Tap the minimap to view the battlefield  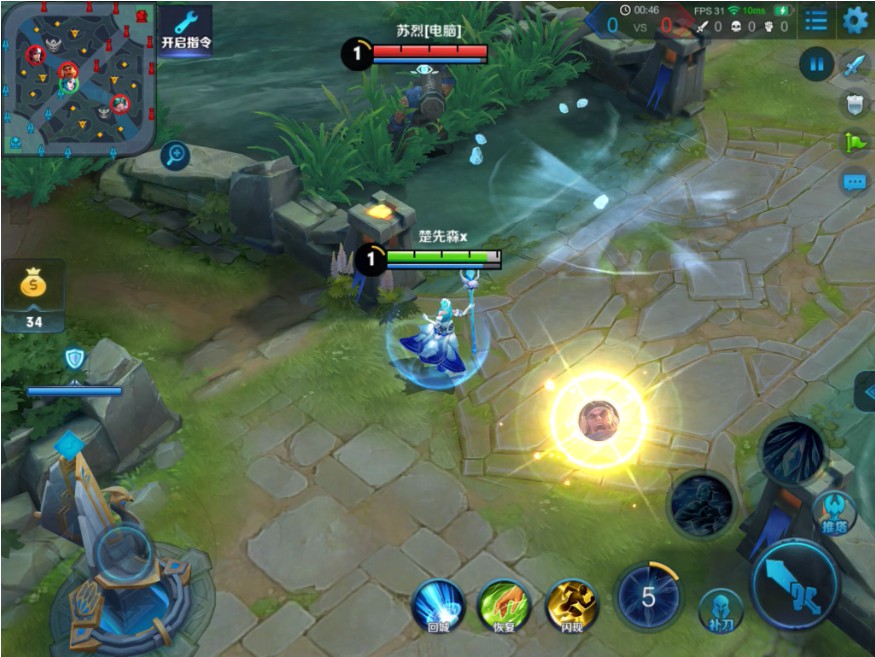point(79,77)
